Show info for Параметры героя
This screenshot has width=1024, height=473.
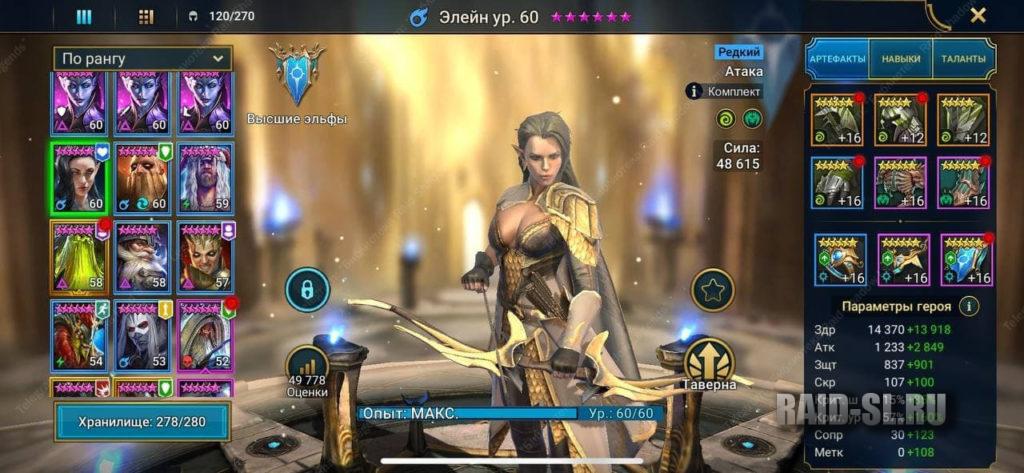tap(968, 306)
